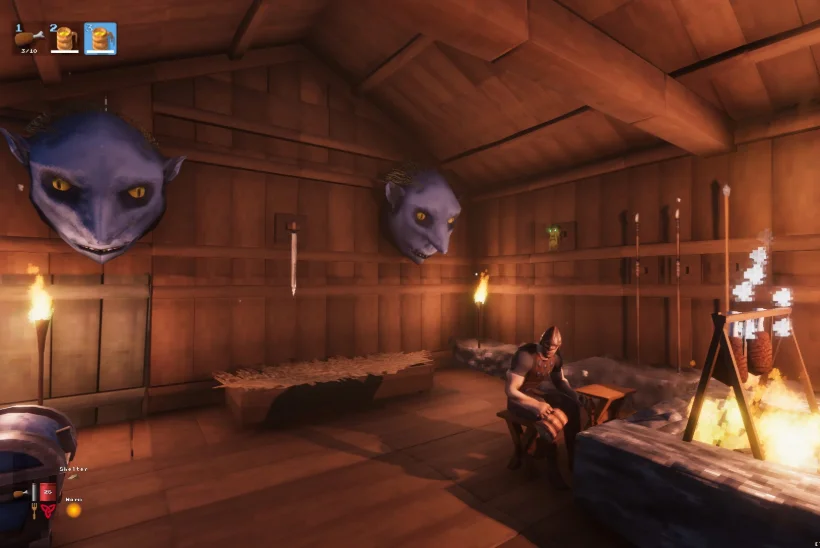Click the highlighted tankard in slot 3
Image resolution: width=820 pixels, height=548 pixels.
tap(100, 39)
